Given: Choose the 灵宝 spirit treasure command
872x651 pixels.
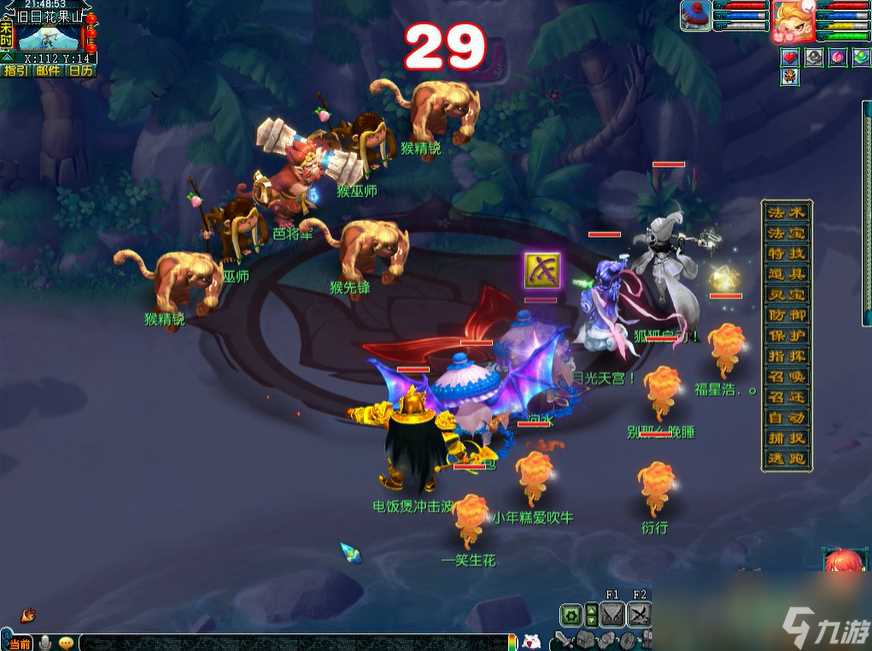Looking at the screenshot, I should pos(787,295).
